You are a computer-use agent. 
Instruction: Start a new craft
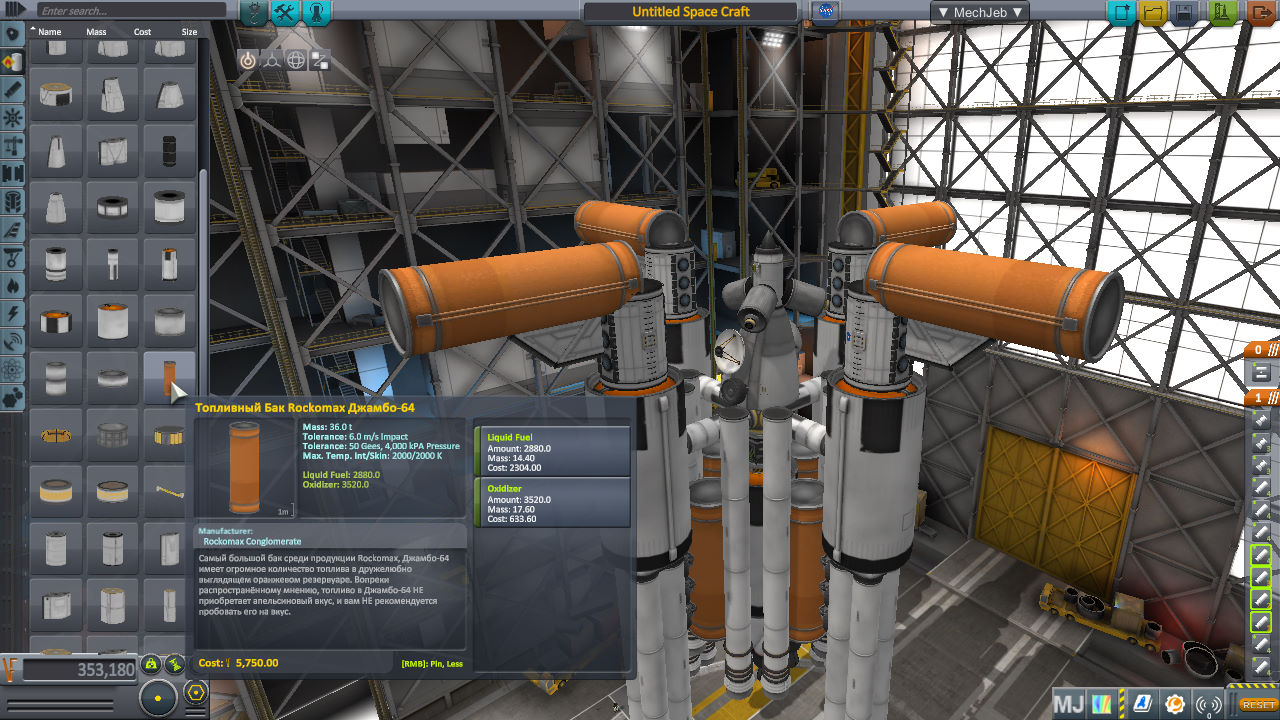[1121, 13]
